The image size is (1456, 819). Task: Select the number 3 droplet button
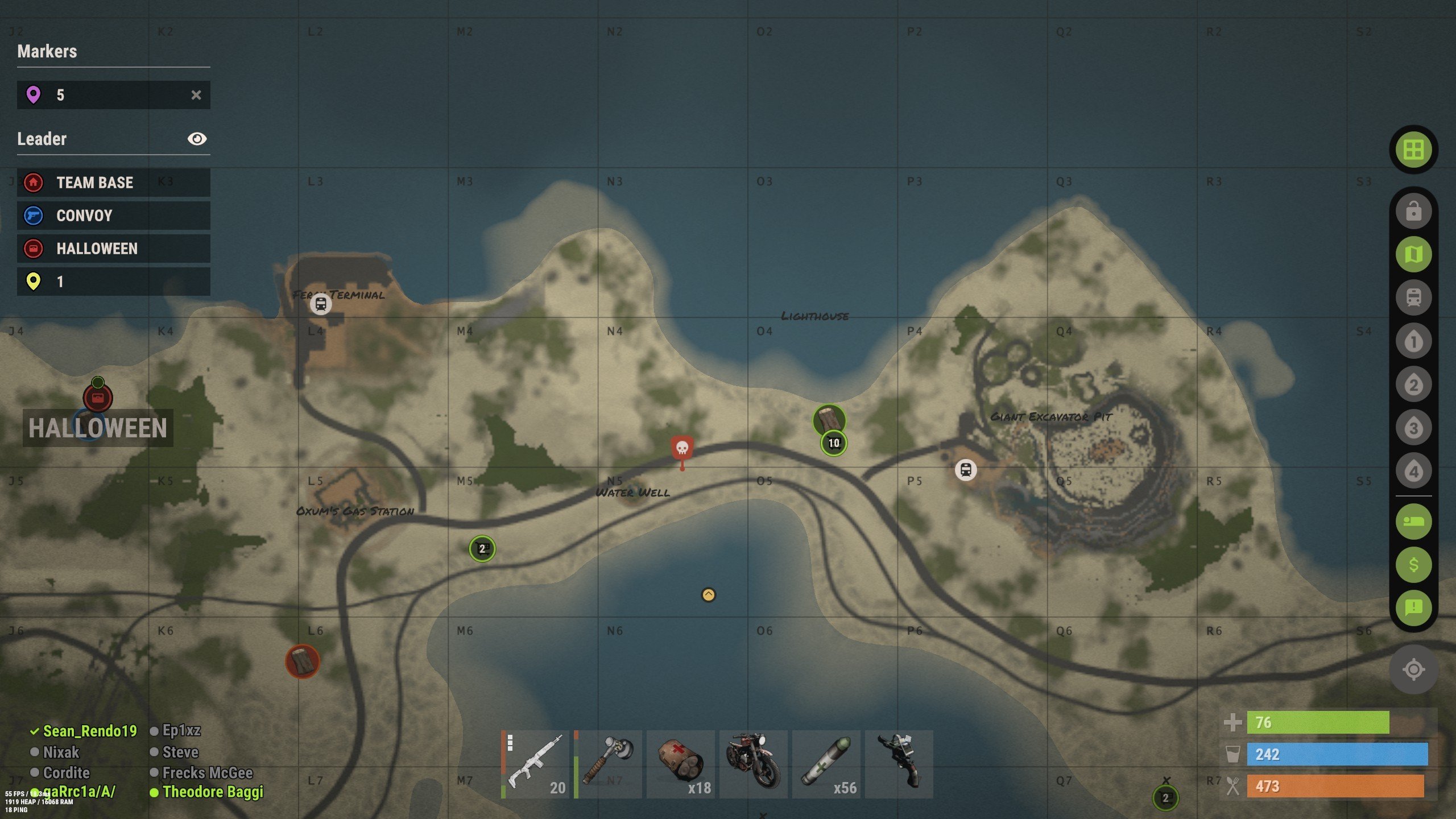1413,428
